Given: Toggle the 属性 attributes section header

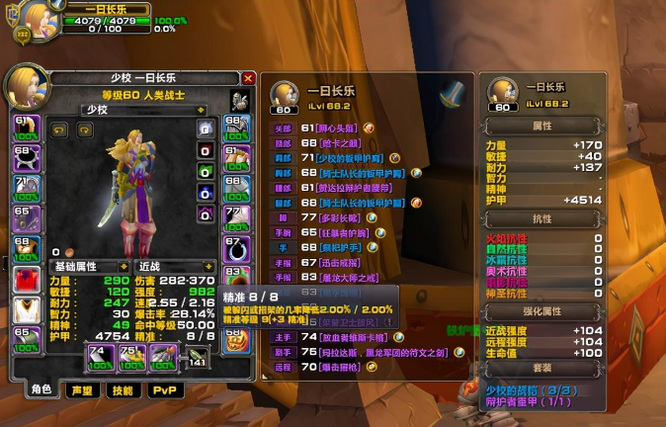Looking at the screenshot, I should [543, 127].
